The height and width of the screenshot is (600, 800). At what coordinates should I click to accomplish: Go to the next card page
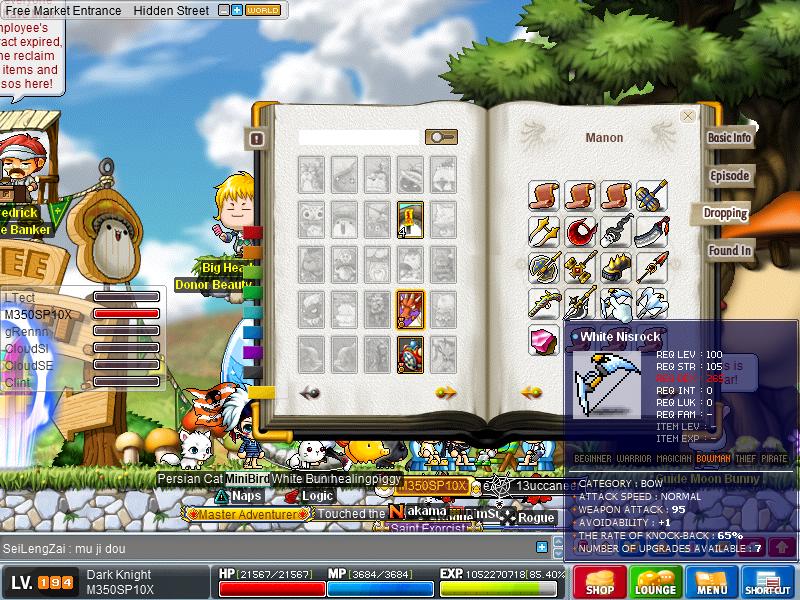(x=446, y=393)
